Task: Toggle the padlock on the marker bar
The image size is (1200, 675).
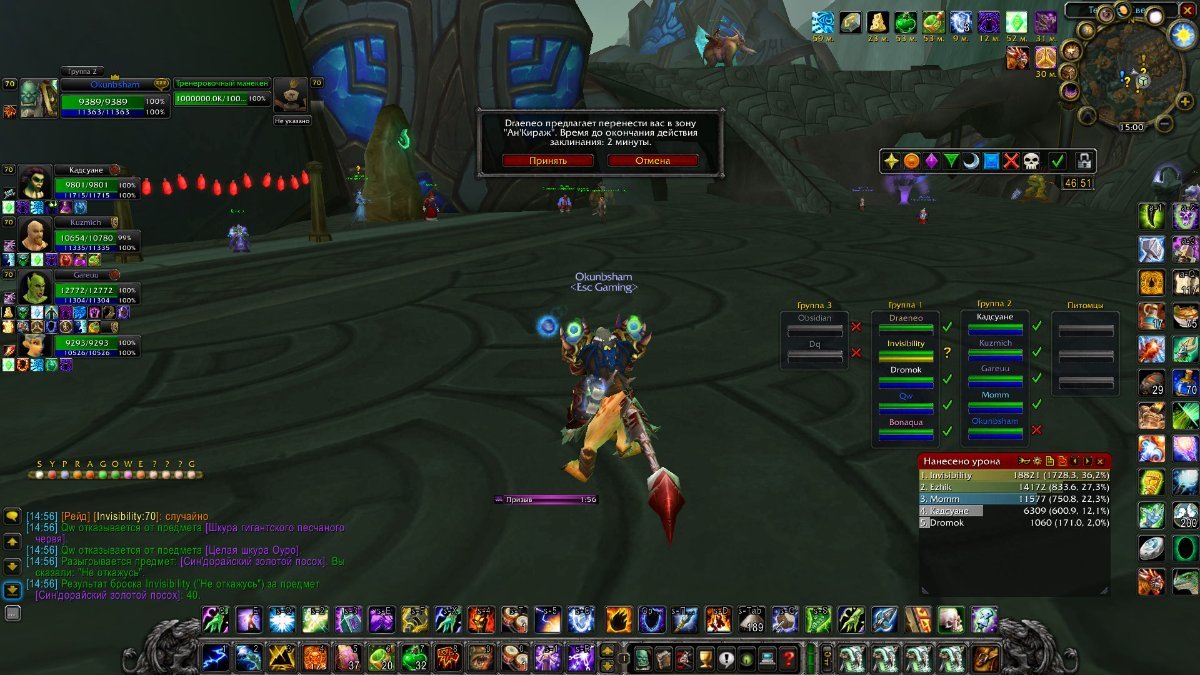Action: pos(1084,161)
